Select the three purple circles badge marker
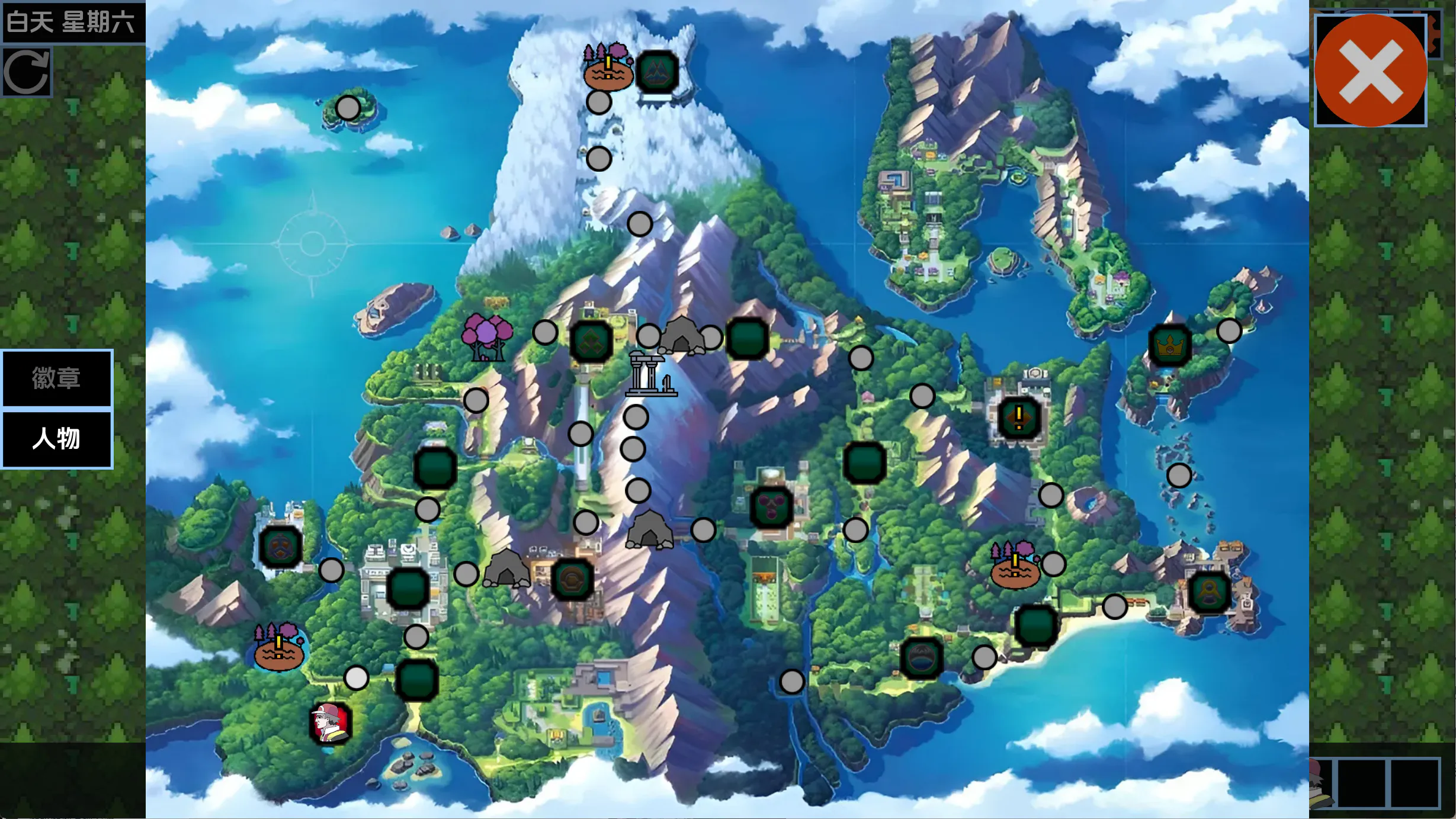The height and width of the screenshot is (819, 1456). click(771, 507)
